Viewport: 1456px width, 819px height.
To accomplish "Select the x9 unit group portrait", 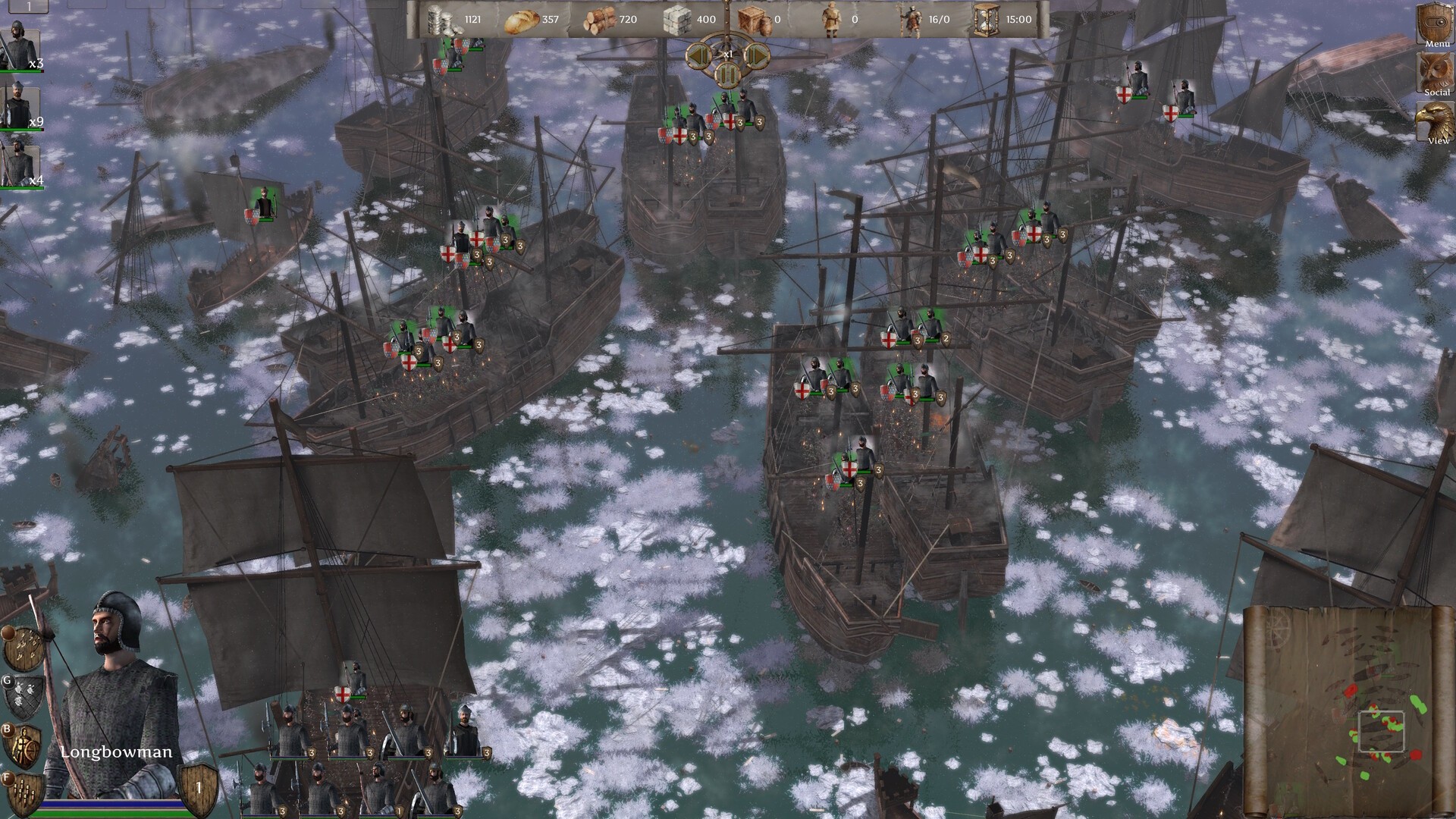I will (x=20, y=105).
